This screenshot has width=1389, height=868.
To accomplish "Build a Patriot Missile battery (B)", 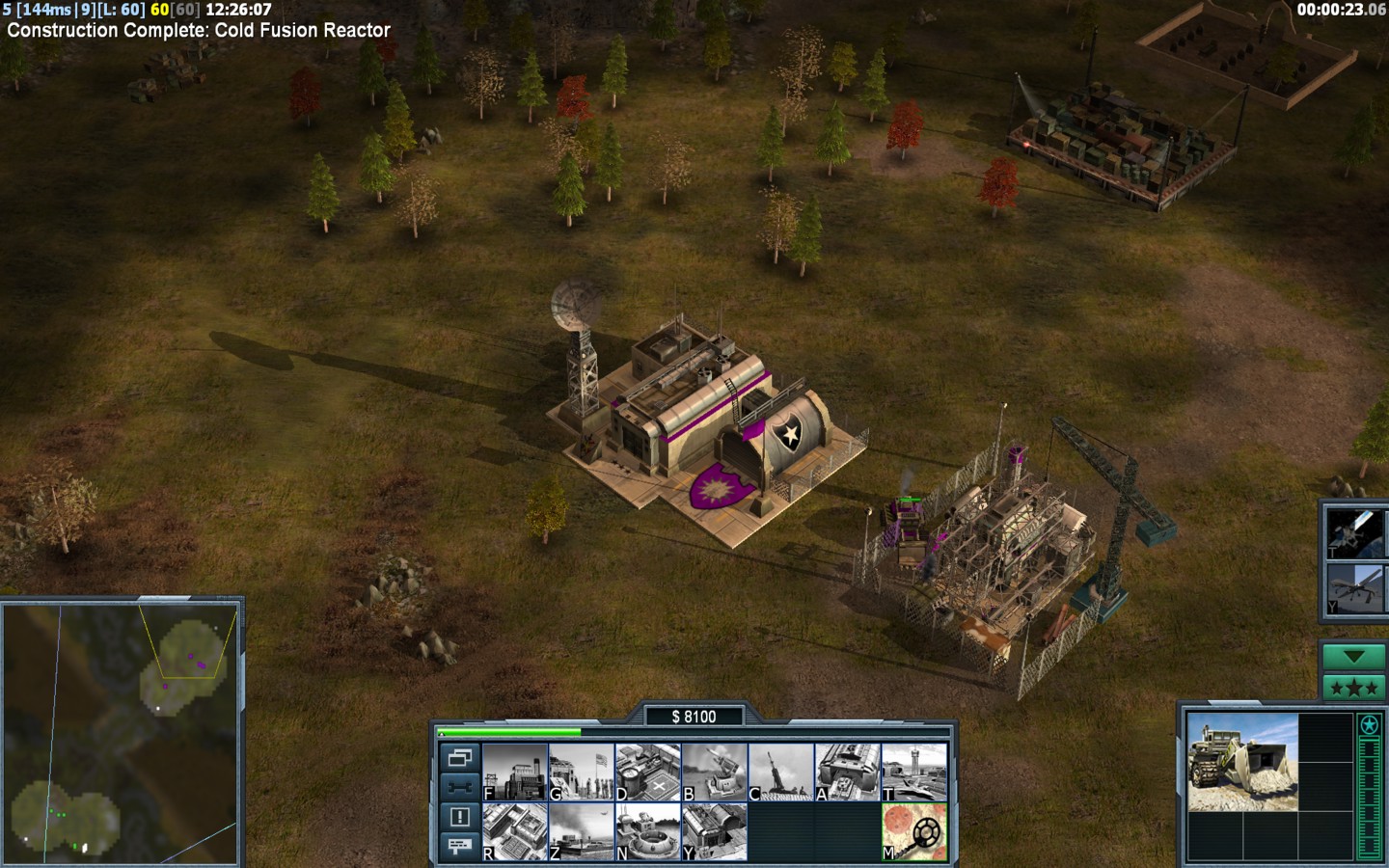I will (x=715, y=772).
